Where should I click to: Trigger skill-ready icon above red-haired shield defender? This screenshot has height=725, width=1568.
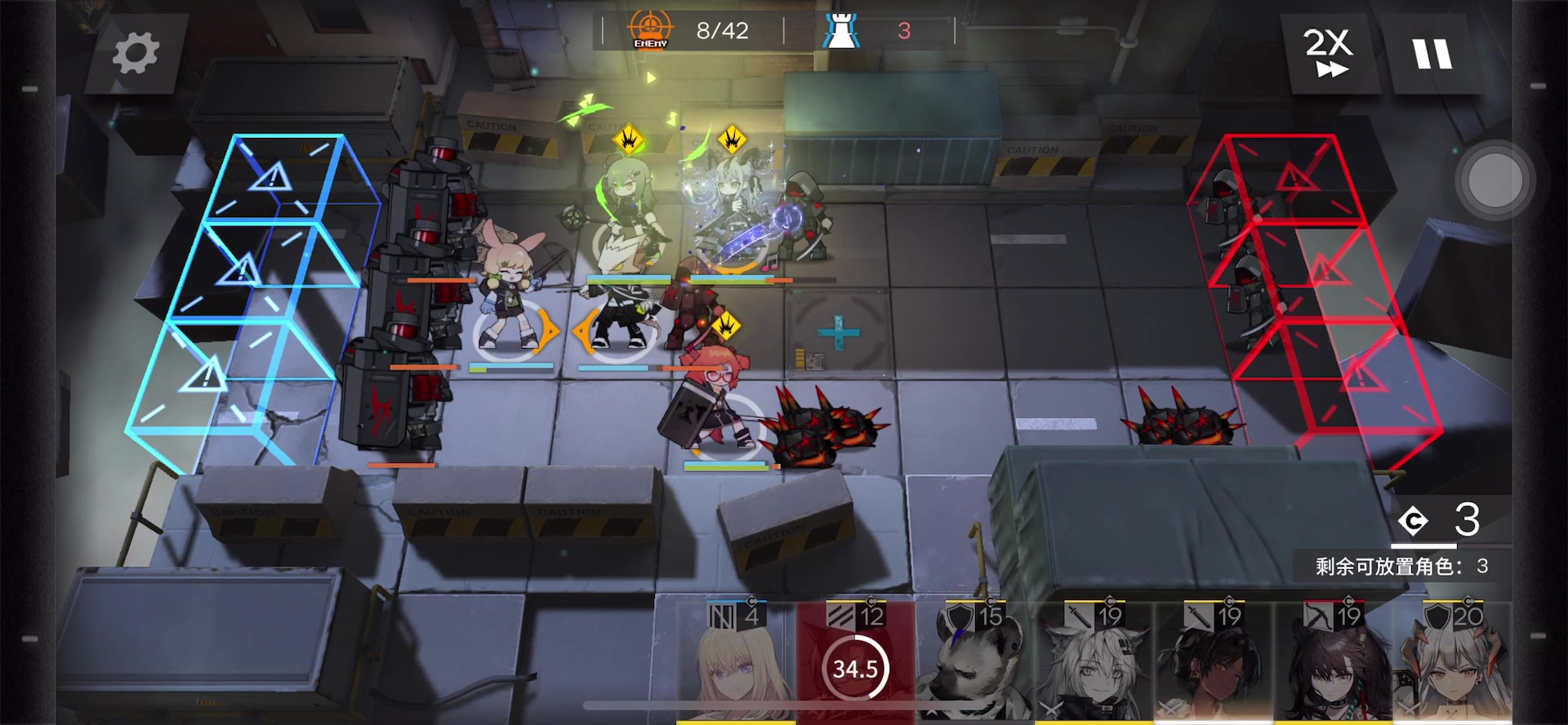pyautogui.click(x=725, y=327)
